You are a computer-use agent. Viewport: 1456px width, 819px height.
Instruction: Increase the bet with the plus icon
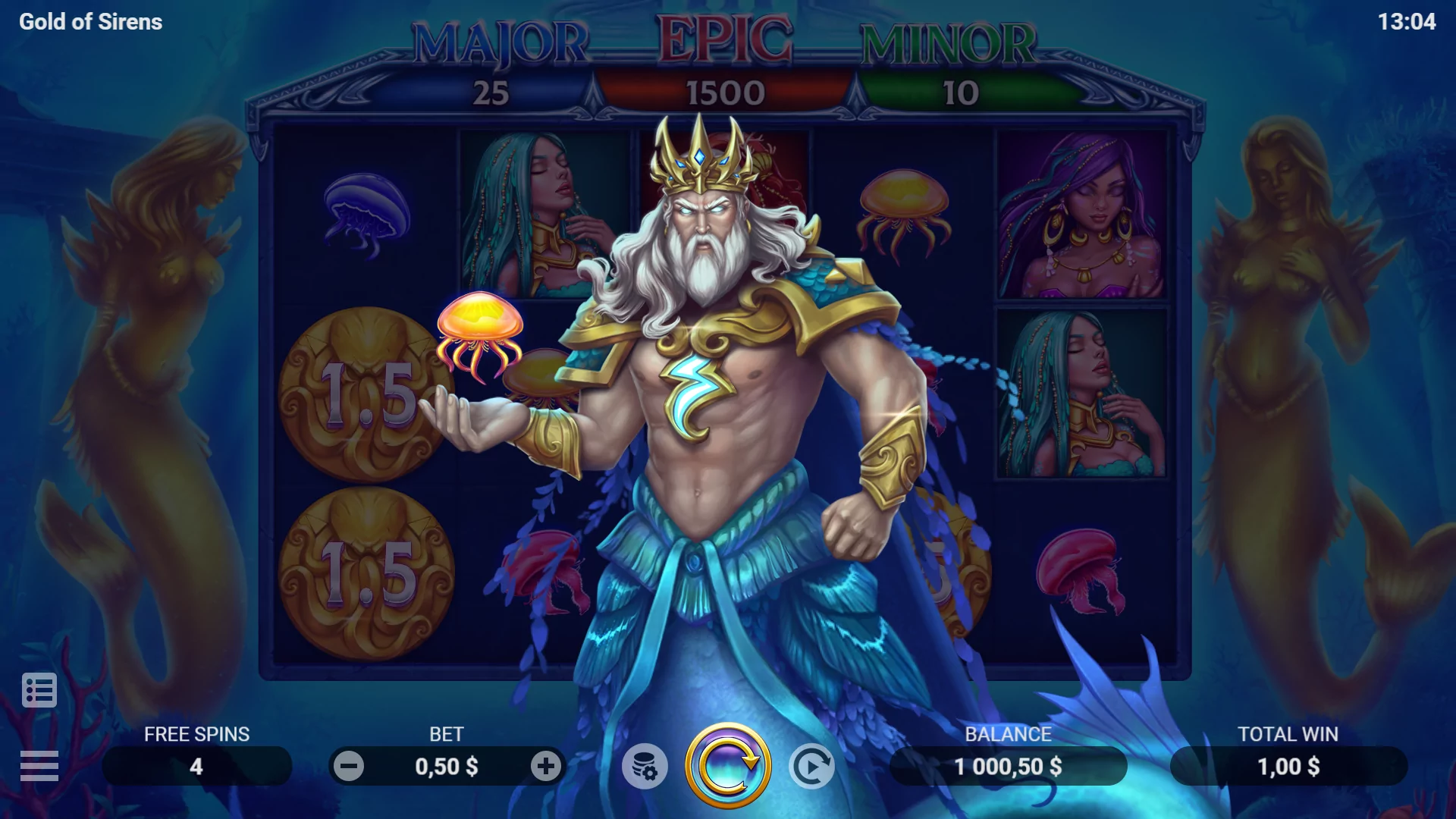pos(545,765)
